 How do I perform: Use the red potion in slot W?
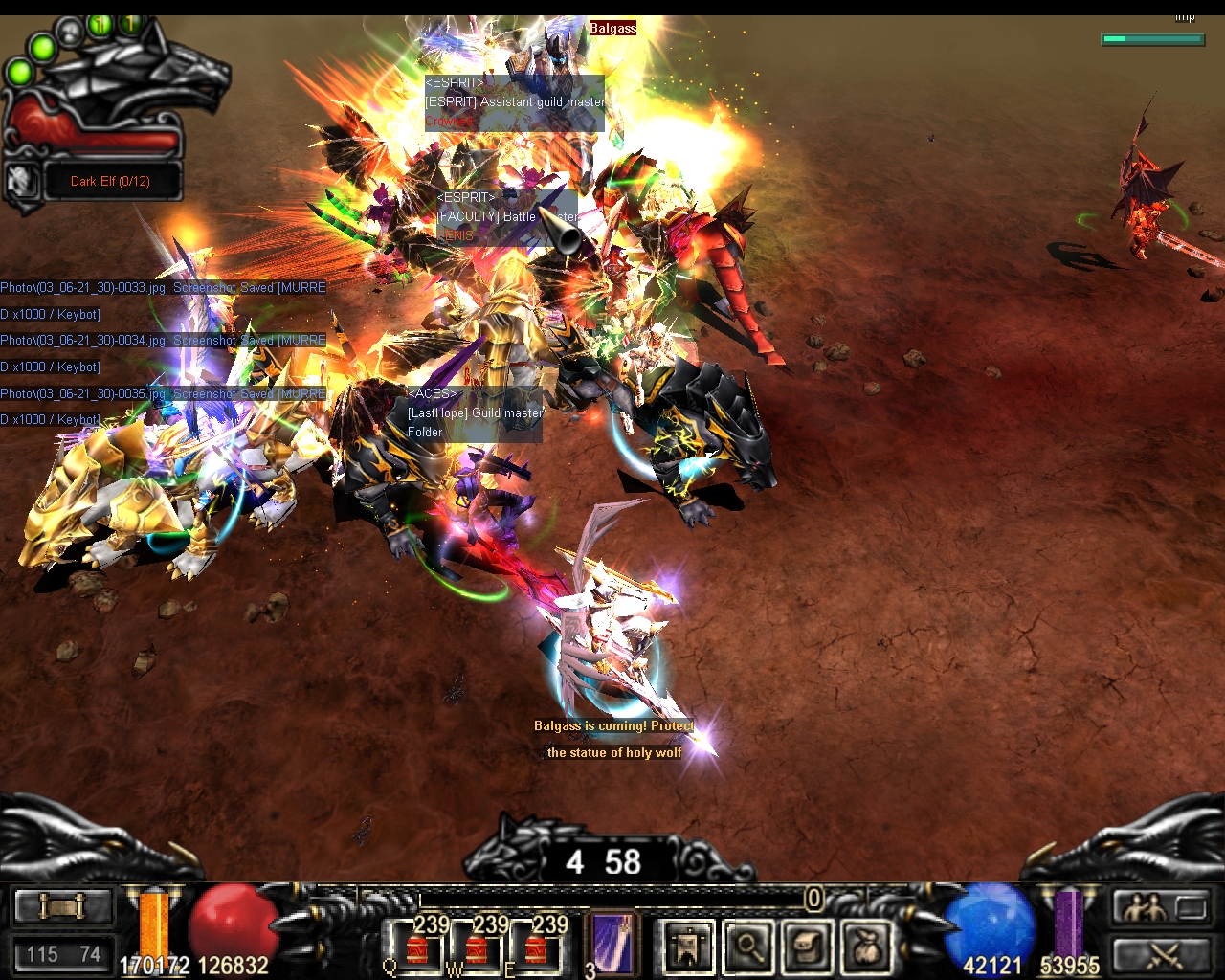click(x=476, y=947)
